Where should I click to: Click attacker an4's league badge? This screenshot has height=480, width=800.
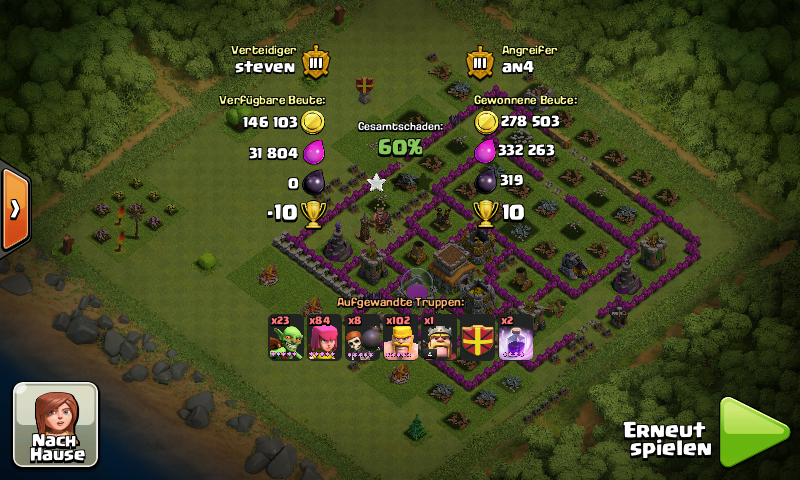pos(481,61)
